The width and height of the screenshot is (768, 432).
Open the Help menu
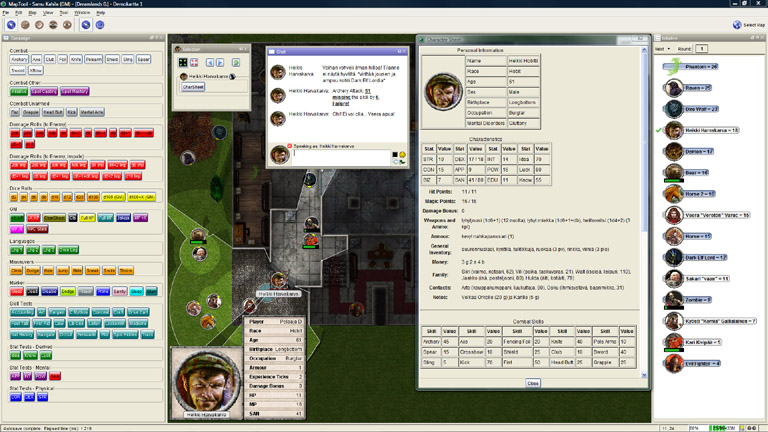coord(100,13)
